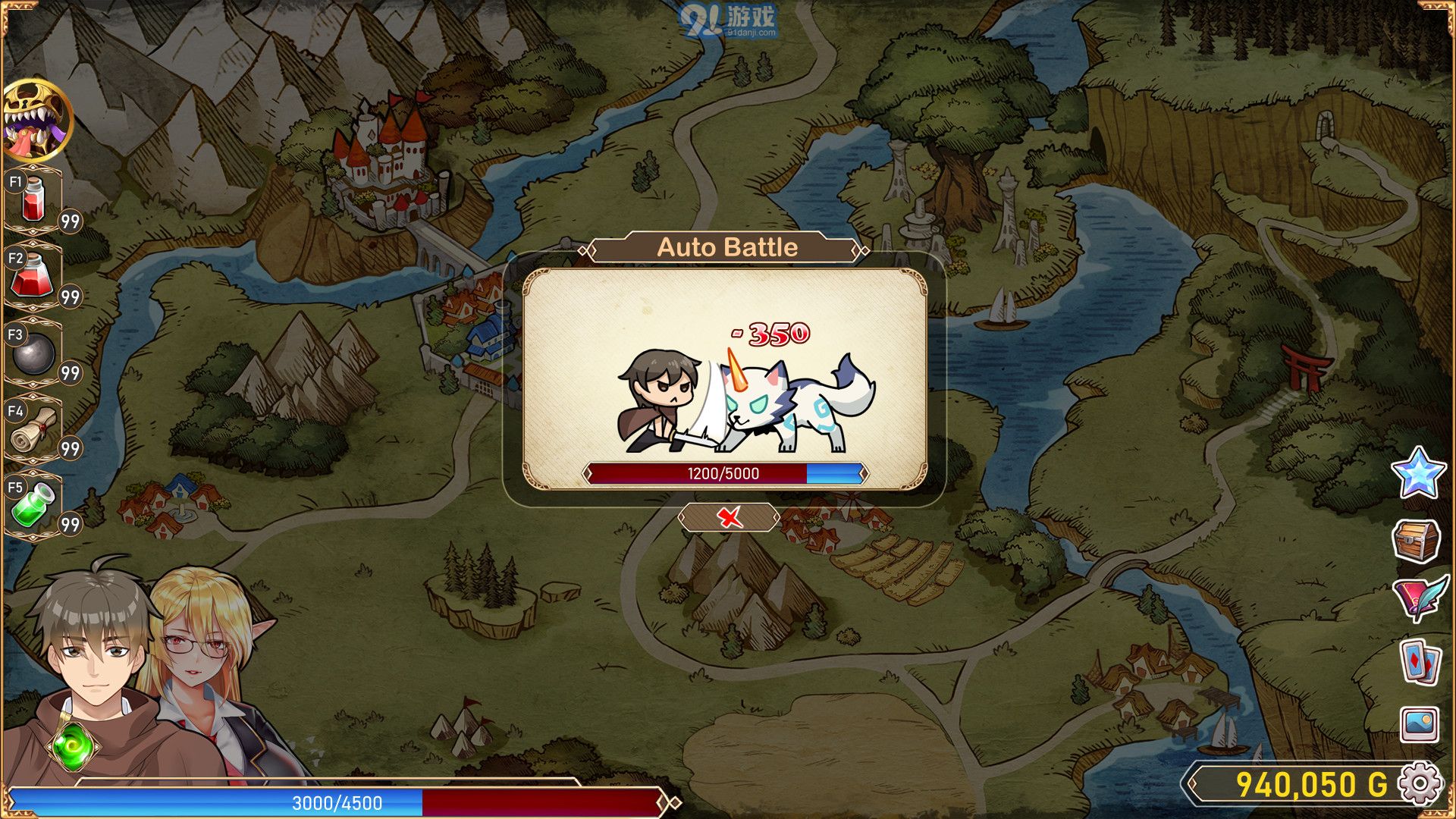This screenshot has height=819, width=1456.
Task: Cancel Auto Battle with the X button
Action: coord(730,516)
